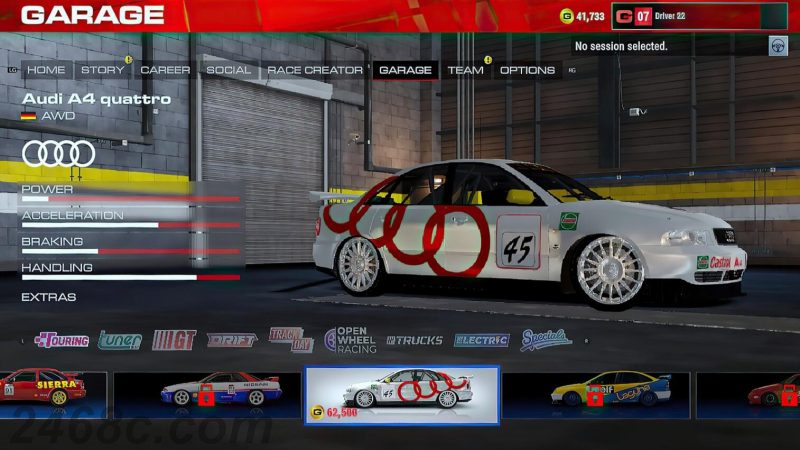Show the GT car category

(x=174, y=340)
